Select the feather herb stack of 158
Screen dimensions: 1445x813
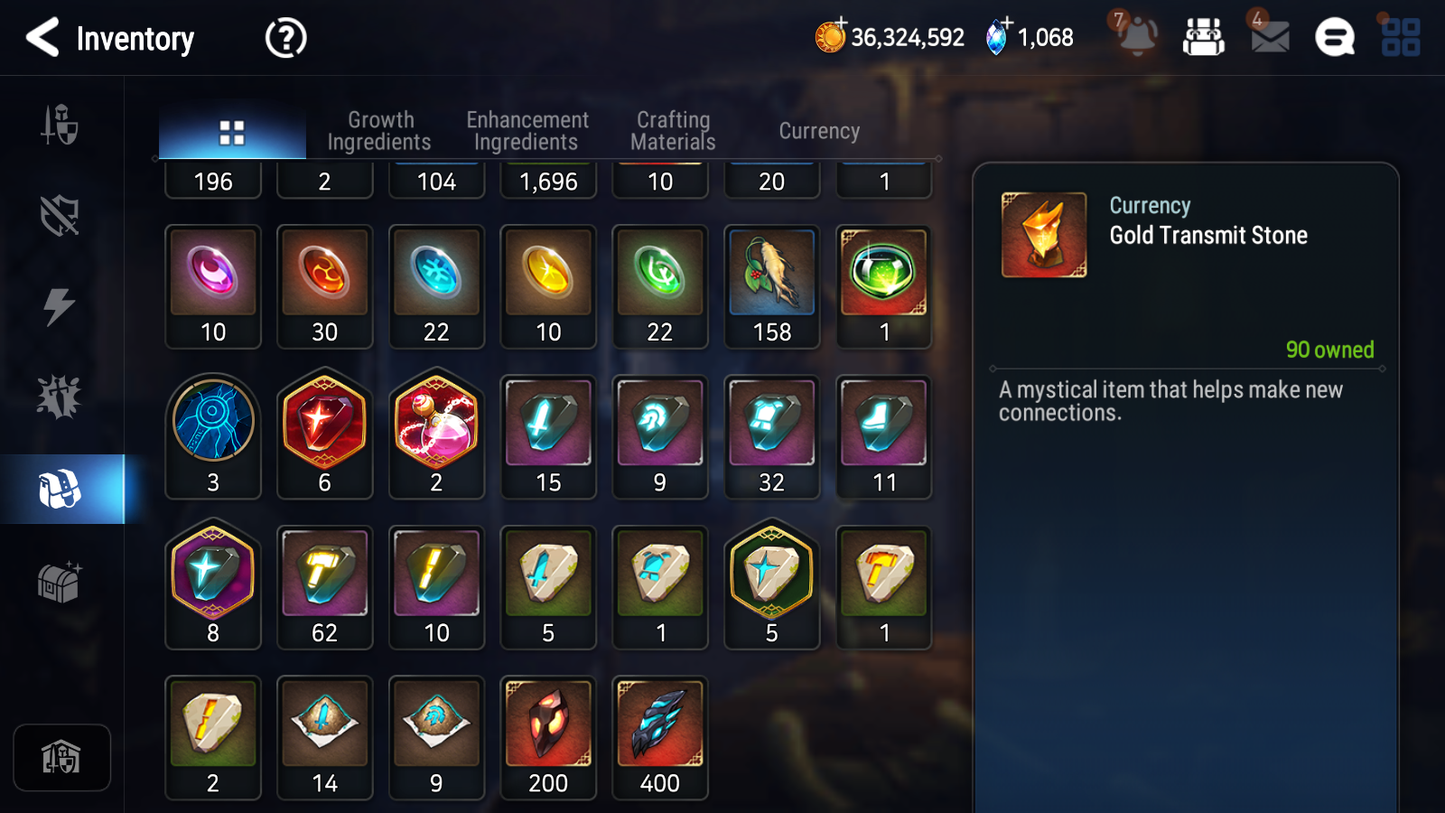(771, 286)
